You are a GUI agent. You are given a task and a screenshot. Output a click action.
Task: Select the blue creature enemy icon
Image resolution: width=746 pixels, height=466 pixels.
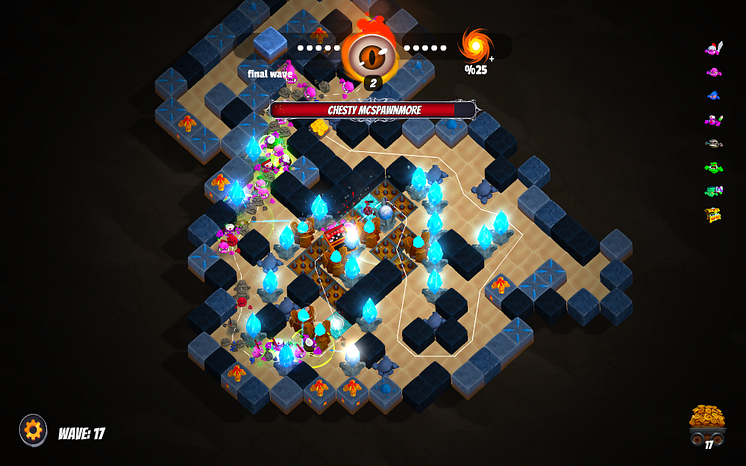click(713, 96)
